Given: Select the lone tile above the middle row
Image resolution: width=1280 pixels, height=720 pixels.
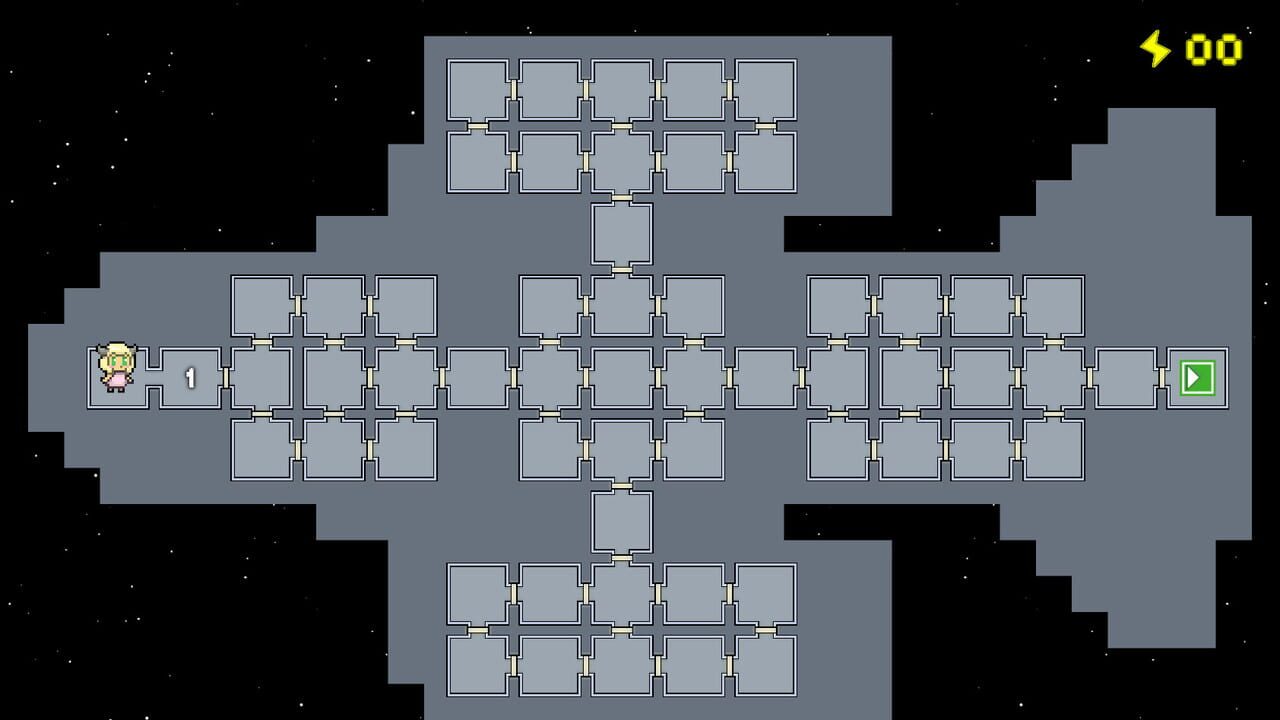Looking at the screenshot, I should click(x=622, y=236).
